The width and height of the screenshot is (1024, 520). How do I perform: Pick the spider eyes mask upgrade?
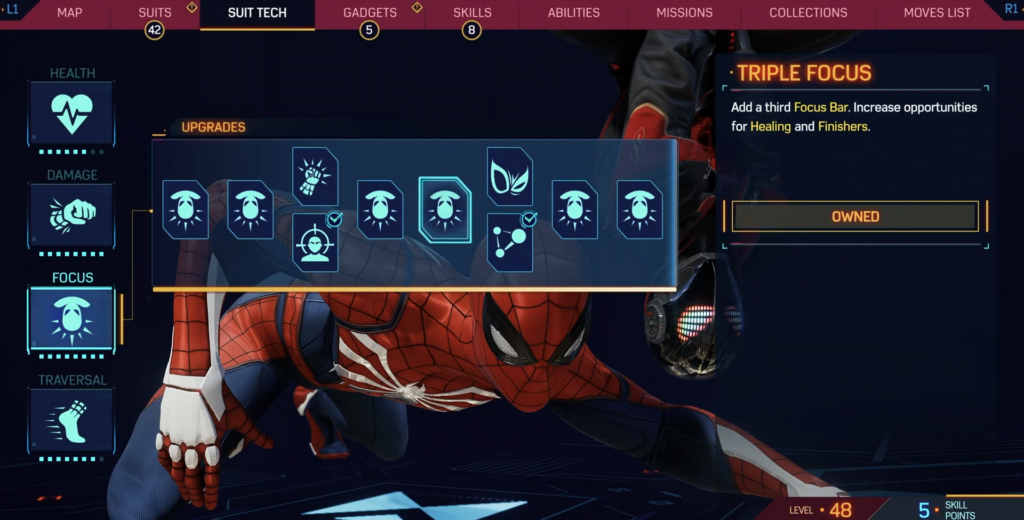[510, 177]
